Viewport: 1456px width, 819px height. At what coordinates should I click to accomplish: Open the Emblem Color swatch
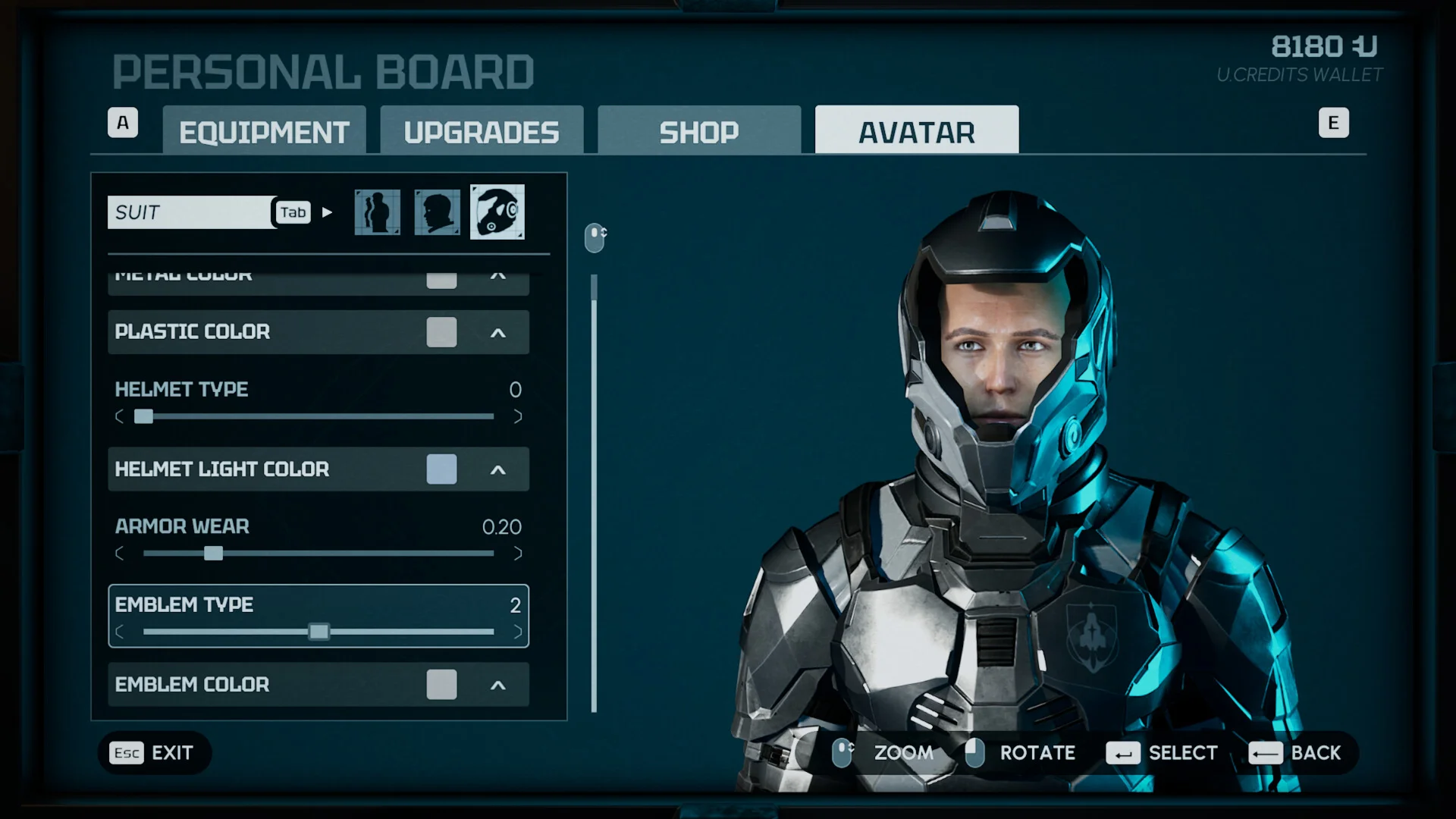pyautogui.click(x=441, y=685)
